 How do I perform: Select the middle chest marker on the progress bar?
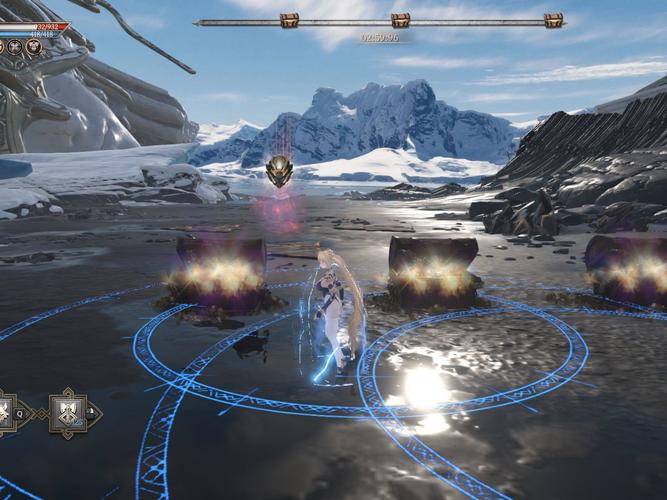click(400, 20)
